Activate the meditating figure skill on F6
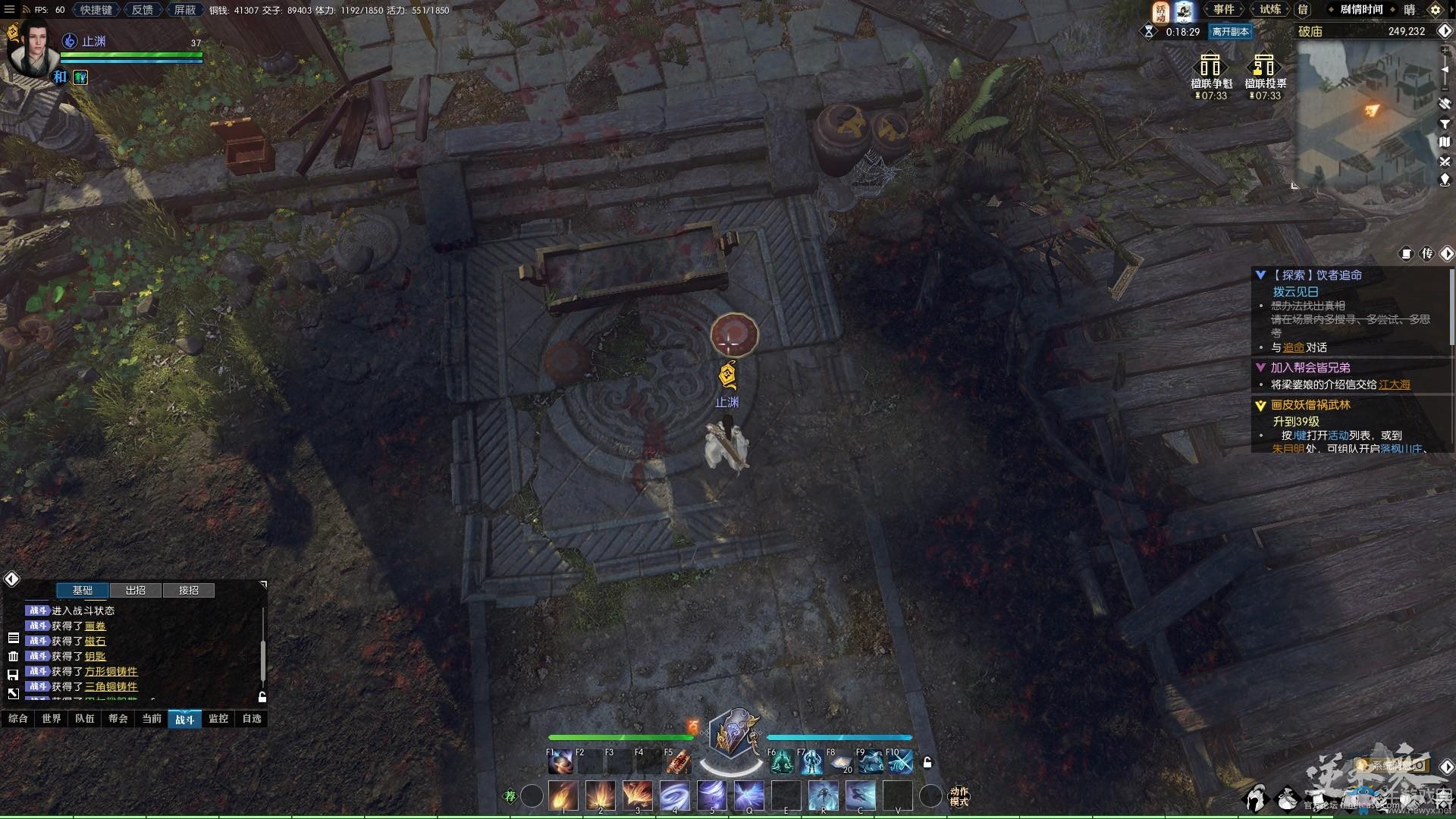 click(x=782, y=762)
